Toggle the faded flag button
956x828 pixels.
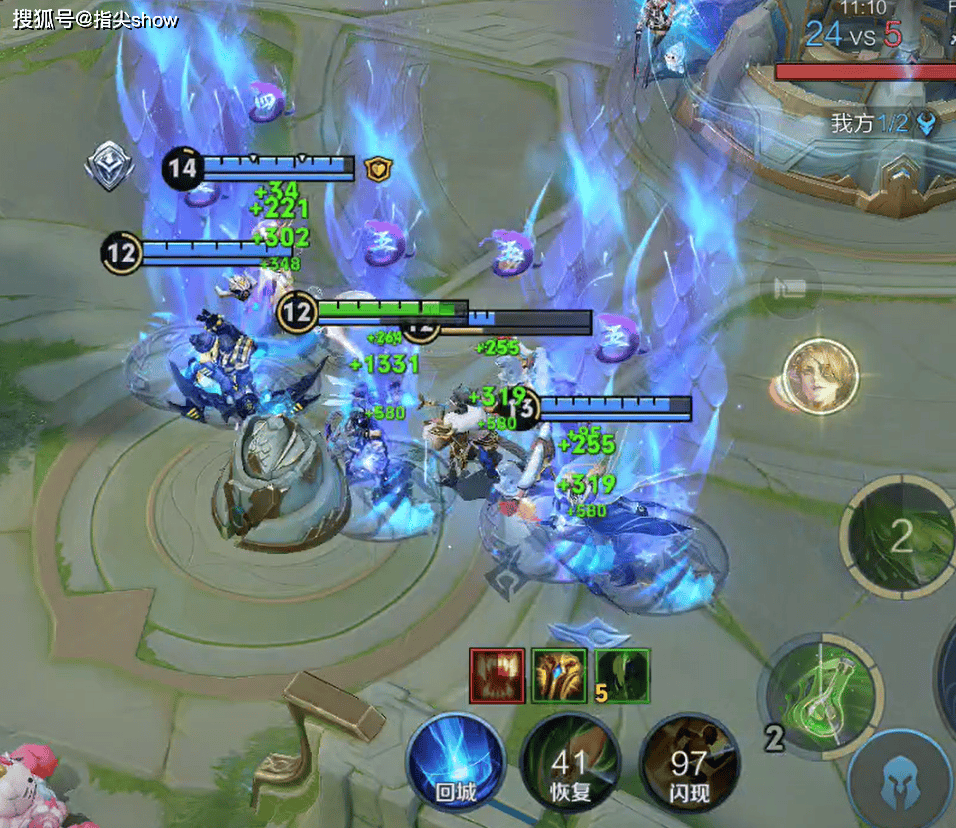coord(790,289)
